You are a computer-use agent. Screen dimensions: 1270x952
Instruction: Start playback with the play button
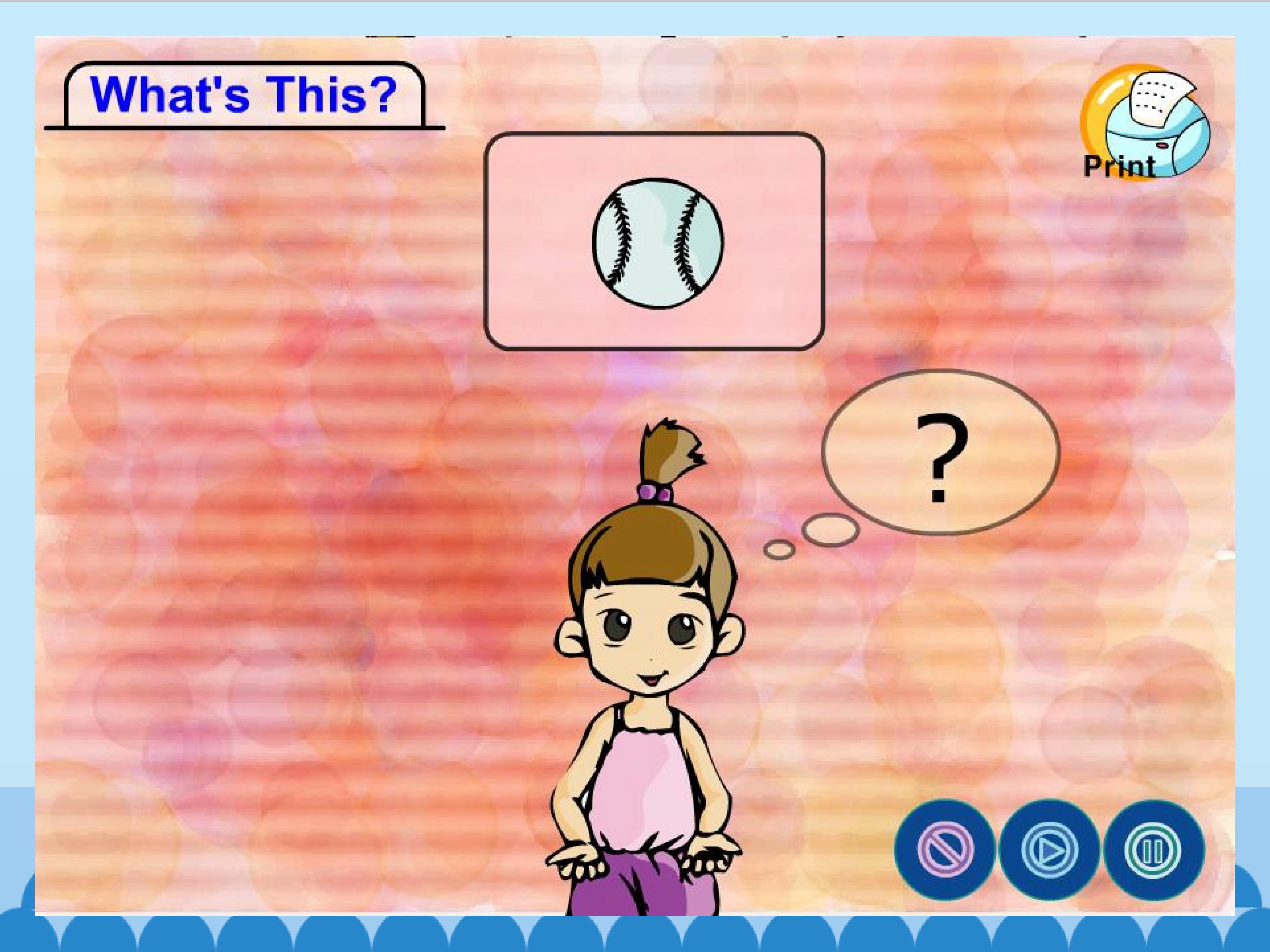(1050, 850)
